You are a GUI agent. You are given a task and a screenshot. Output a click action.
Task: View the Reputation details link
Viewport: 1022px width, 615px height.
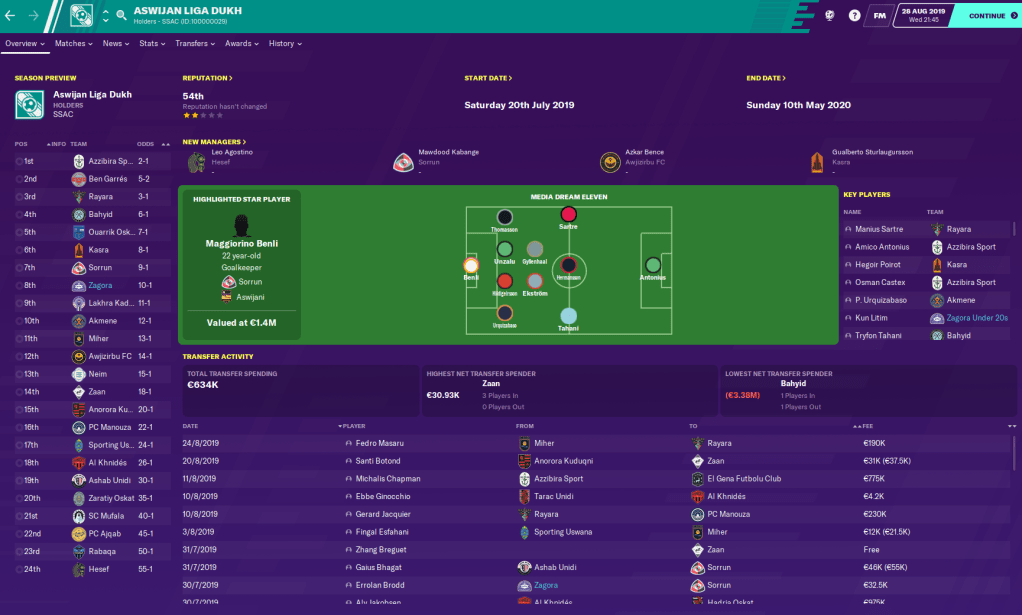point(207,78)
